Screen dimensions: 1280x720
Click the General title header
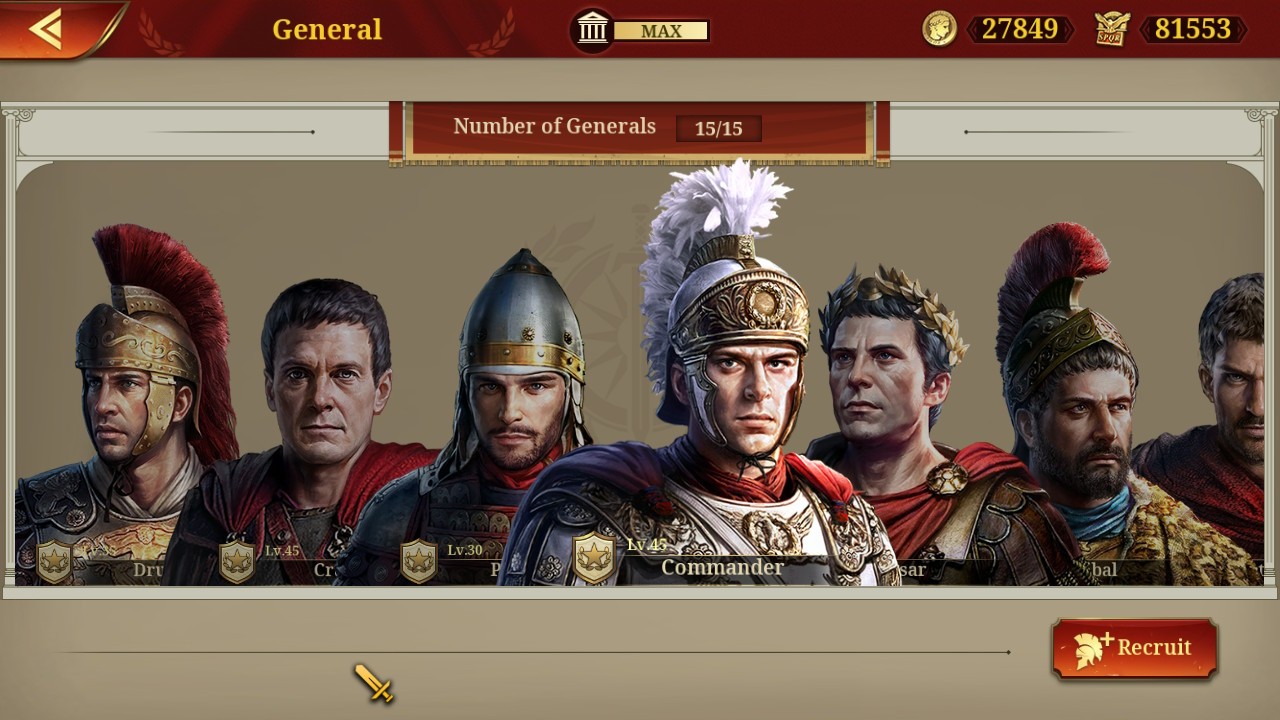[326, 29]
